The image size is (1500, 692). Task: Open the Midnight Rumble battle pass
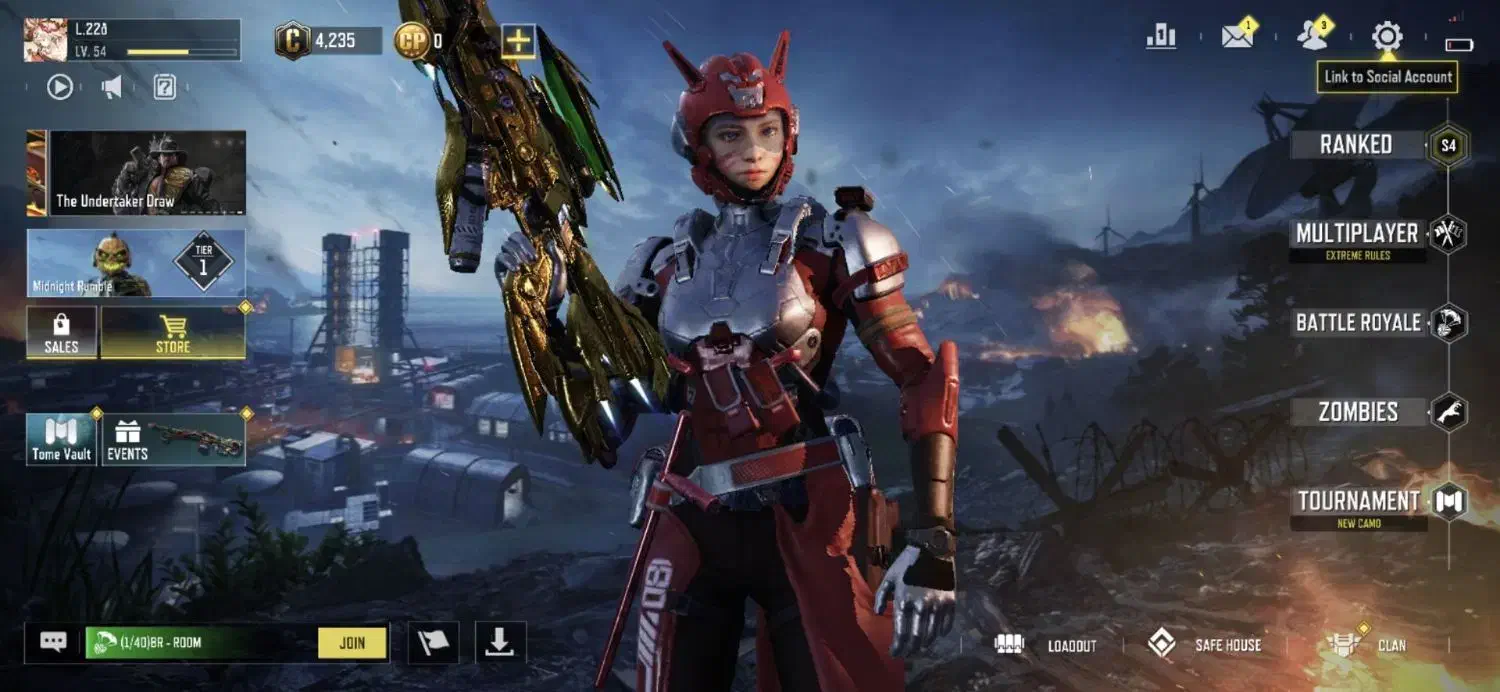[x=136, y=263]
